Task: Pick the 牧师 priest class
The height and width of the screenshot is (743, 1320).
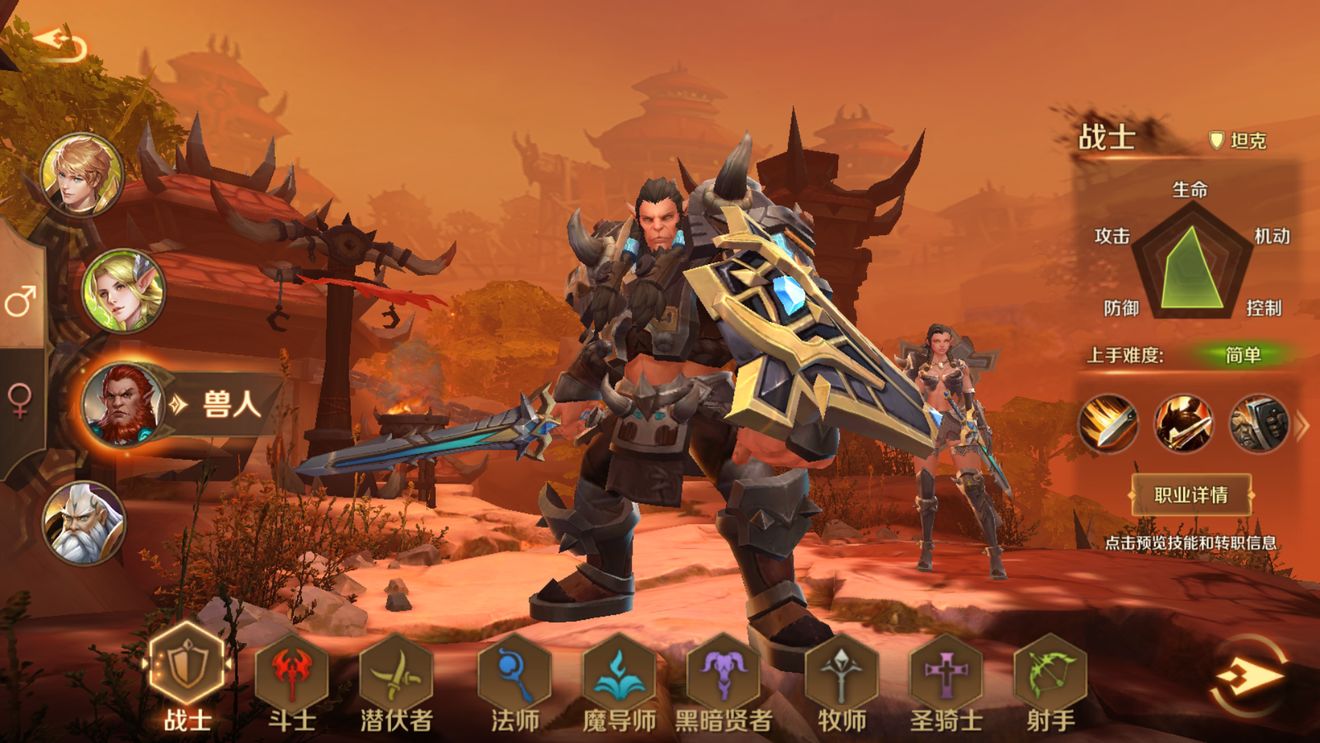Action: [841, 670]
